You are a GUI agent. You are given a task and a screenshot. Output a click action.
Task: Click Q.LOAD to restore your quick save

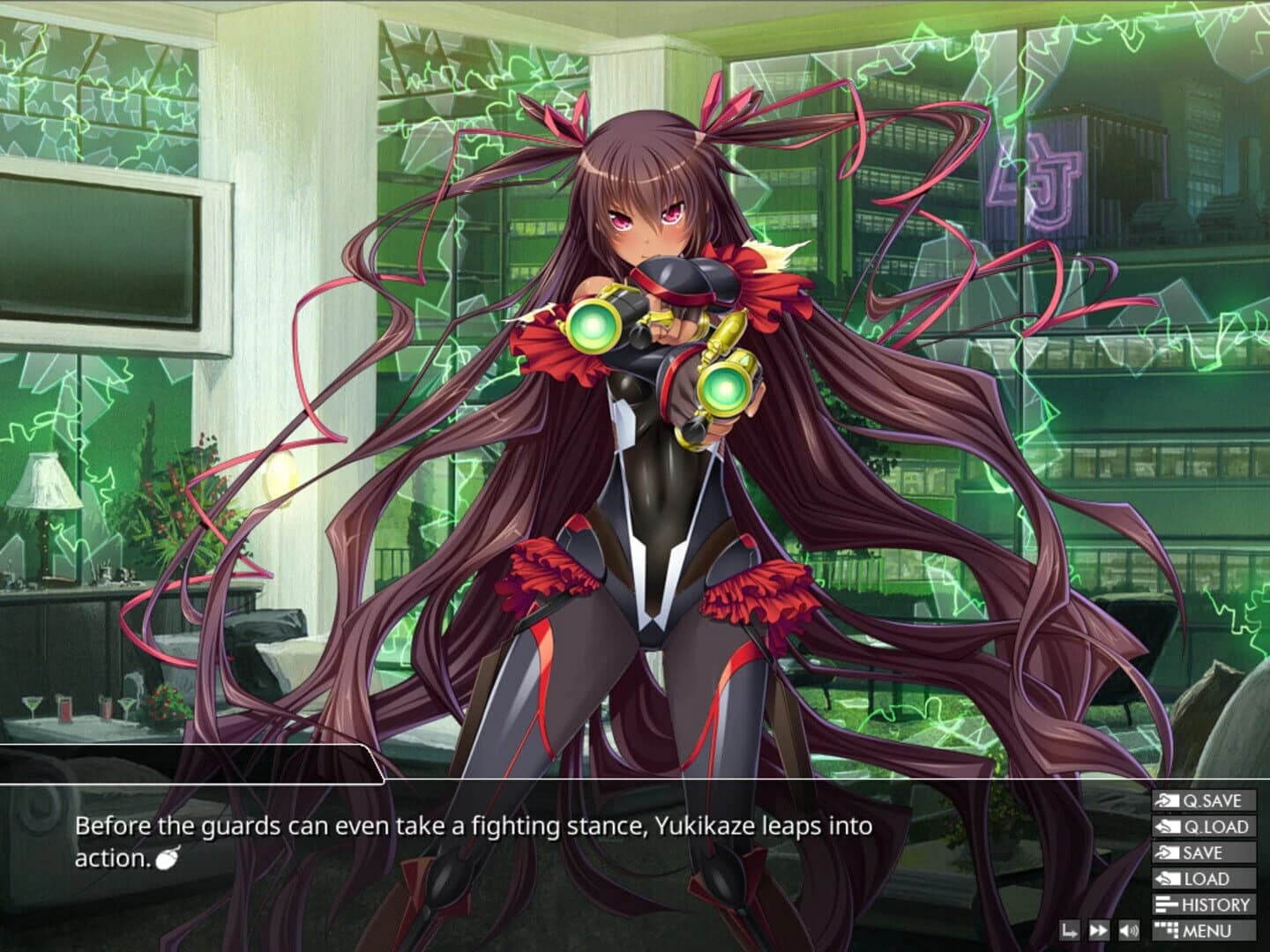coord(1214,827)
